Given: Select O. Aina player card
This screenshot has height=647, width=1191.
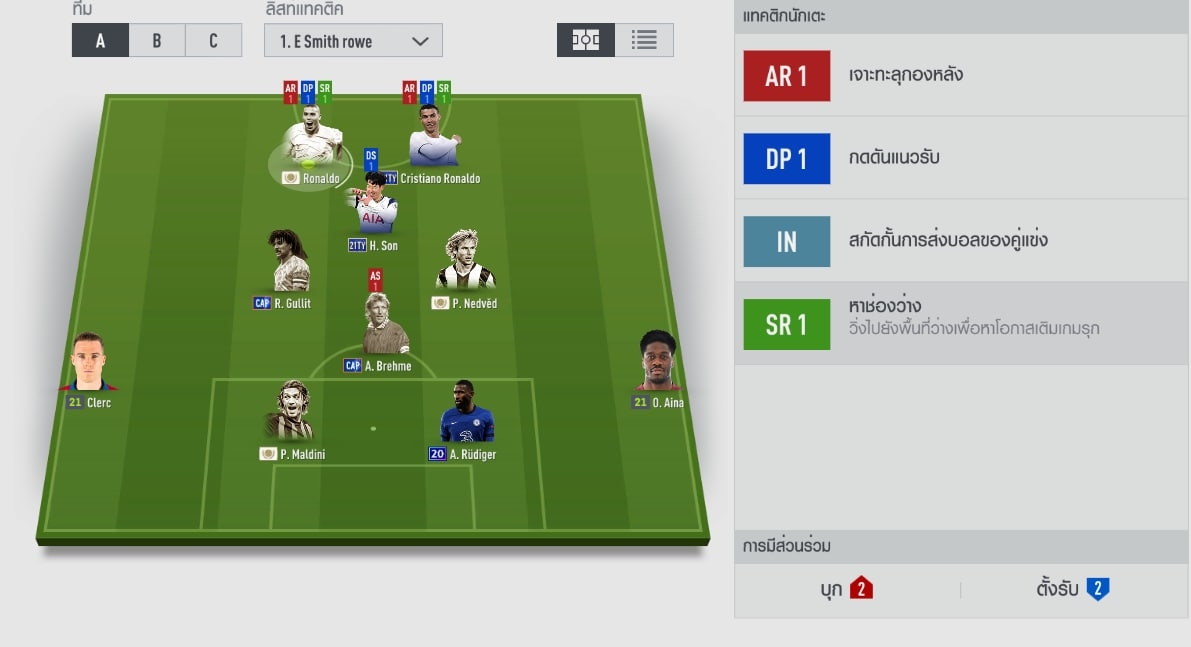Looking at the screenshot, I should tap(658, 365).
